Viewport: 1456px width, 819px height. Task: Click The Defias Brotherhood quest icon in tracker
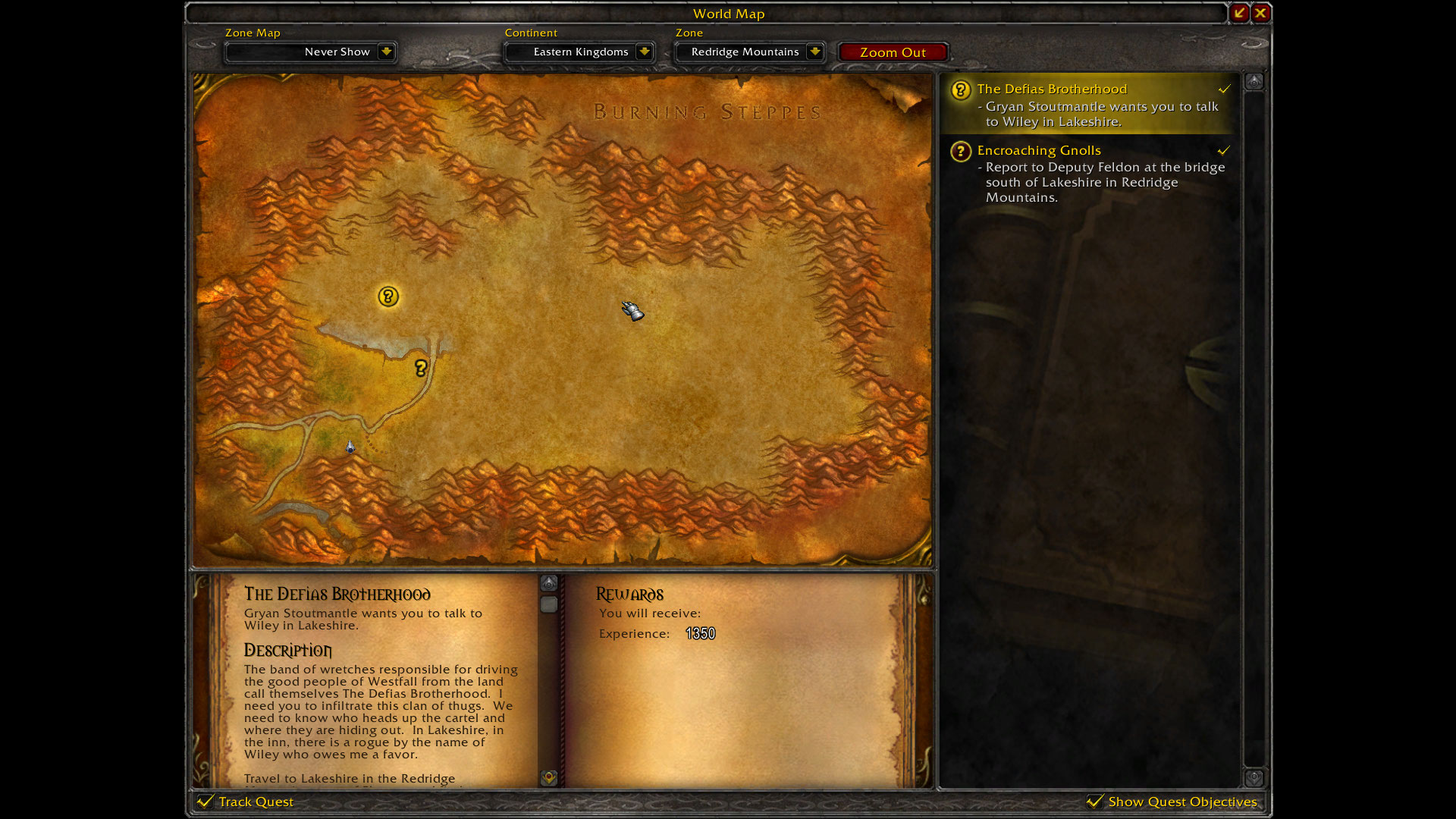tap(960, 89)
